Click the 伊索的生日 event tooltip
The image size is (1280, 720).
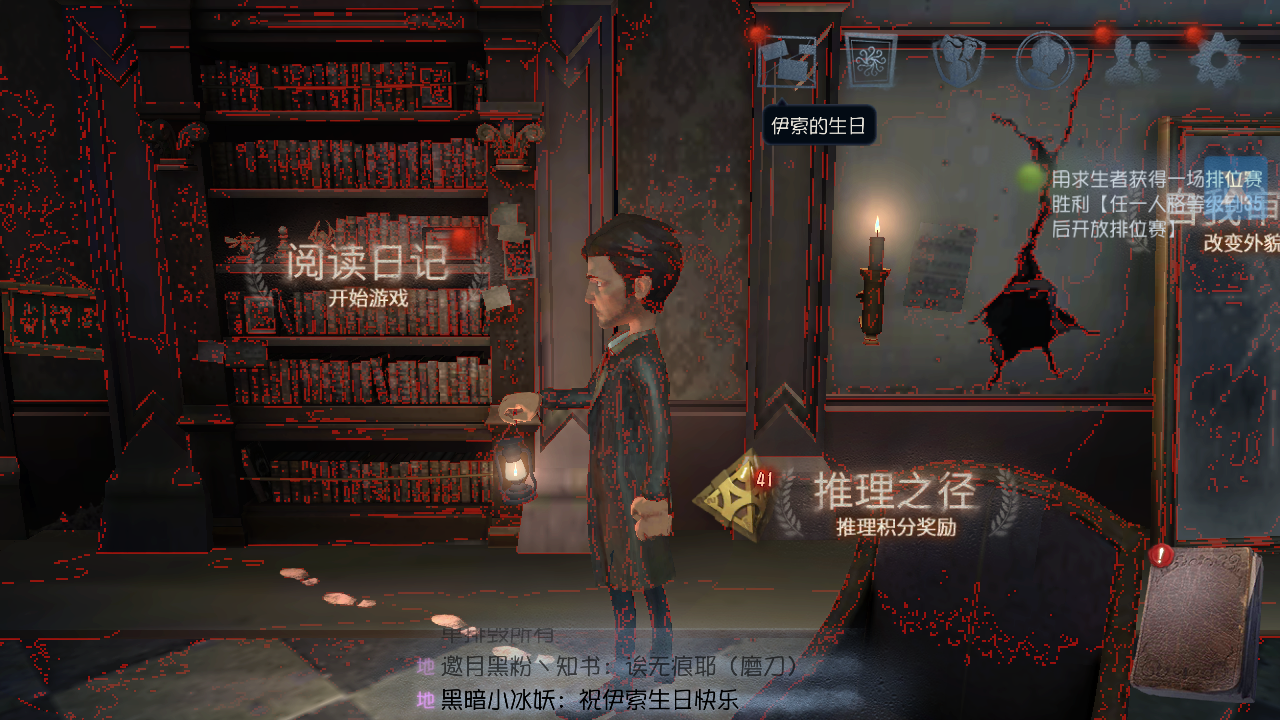819,127
